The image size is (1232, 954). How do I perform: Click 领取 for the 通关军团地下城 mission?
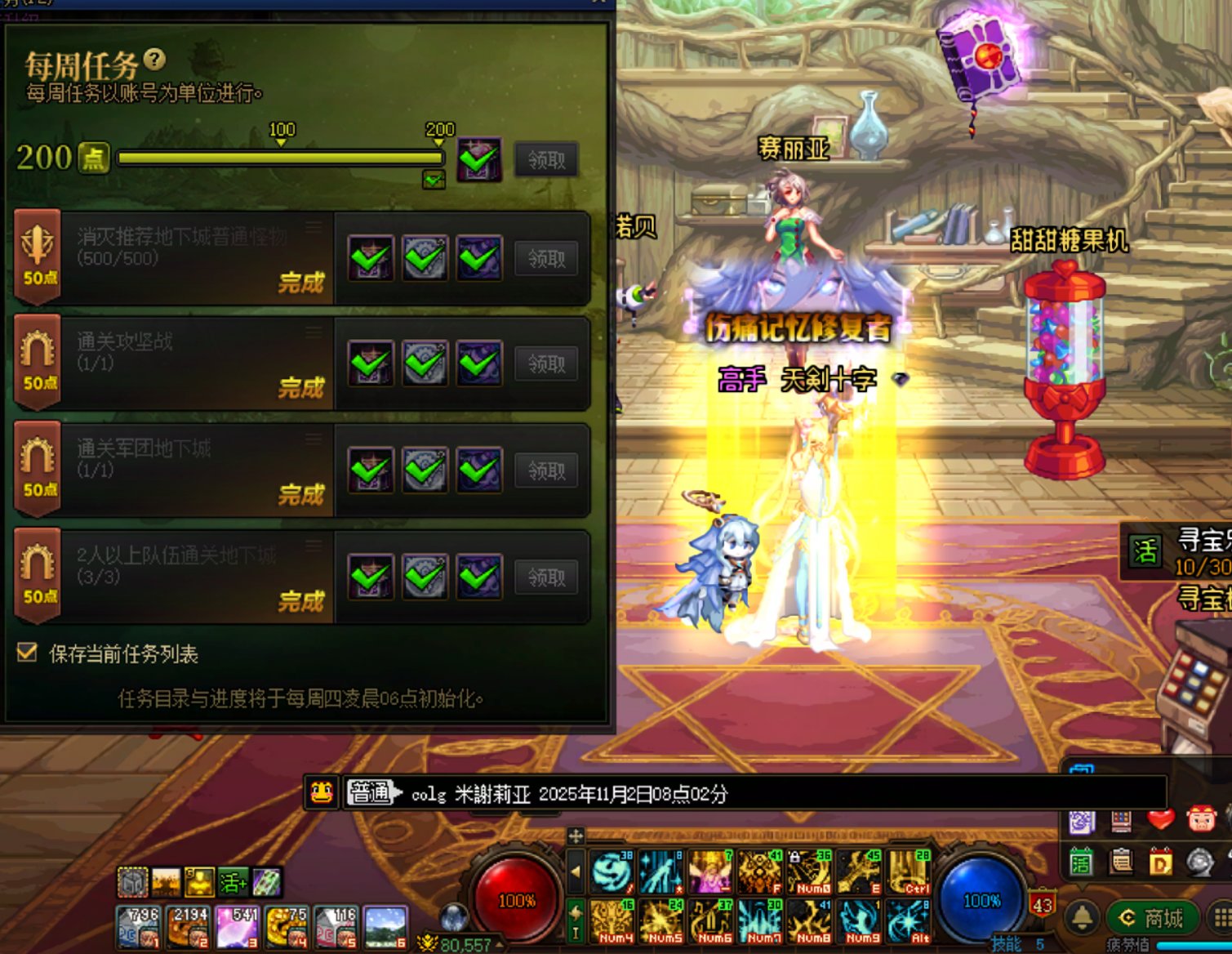pyautogui.click(x=546, y=470)
